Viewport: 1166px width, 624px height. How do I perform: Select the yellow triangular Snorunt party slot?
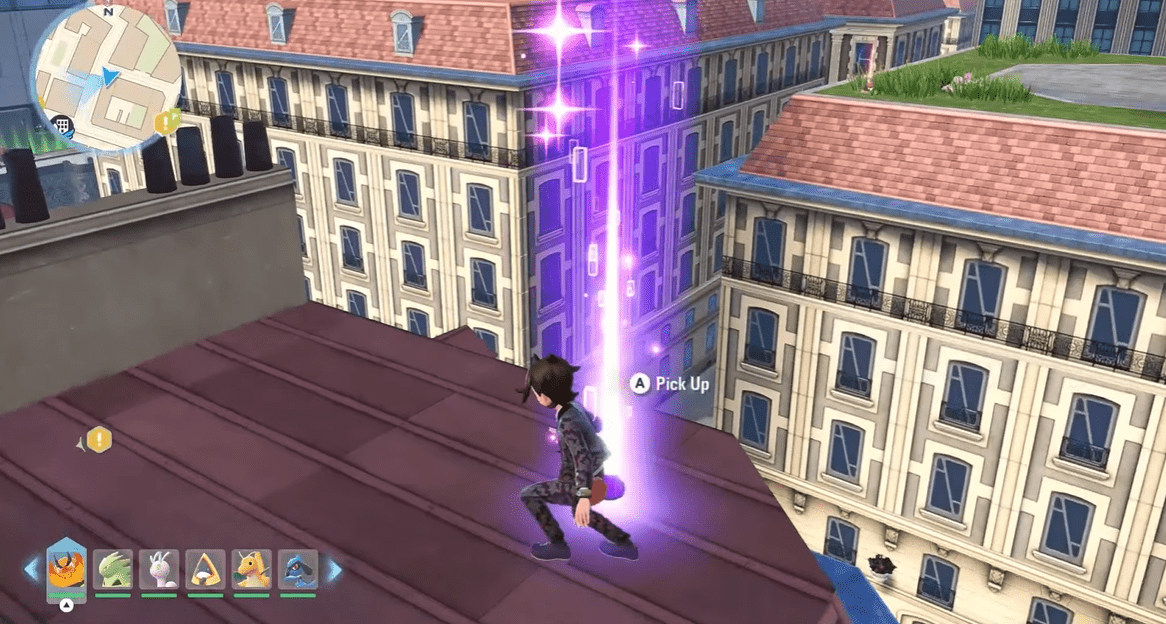pos(206,570)
